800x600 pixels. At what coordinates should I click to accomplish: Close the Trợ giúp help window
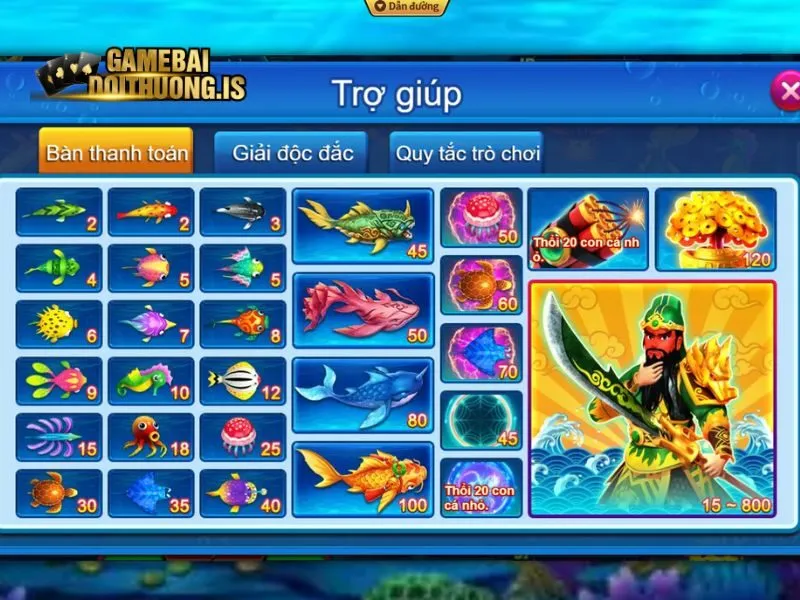[x=785, y=92]
